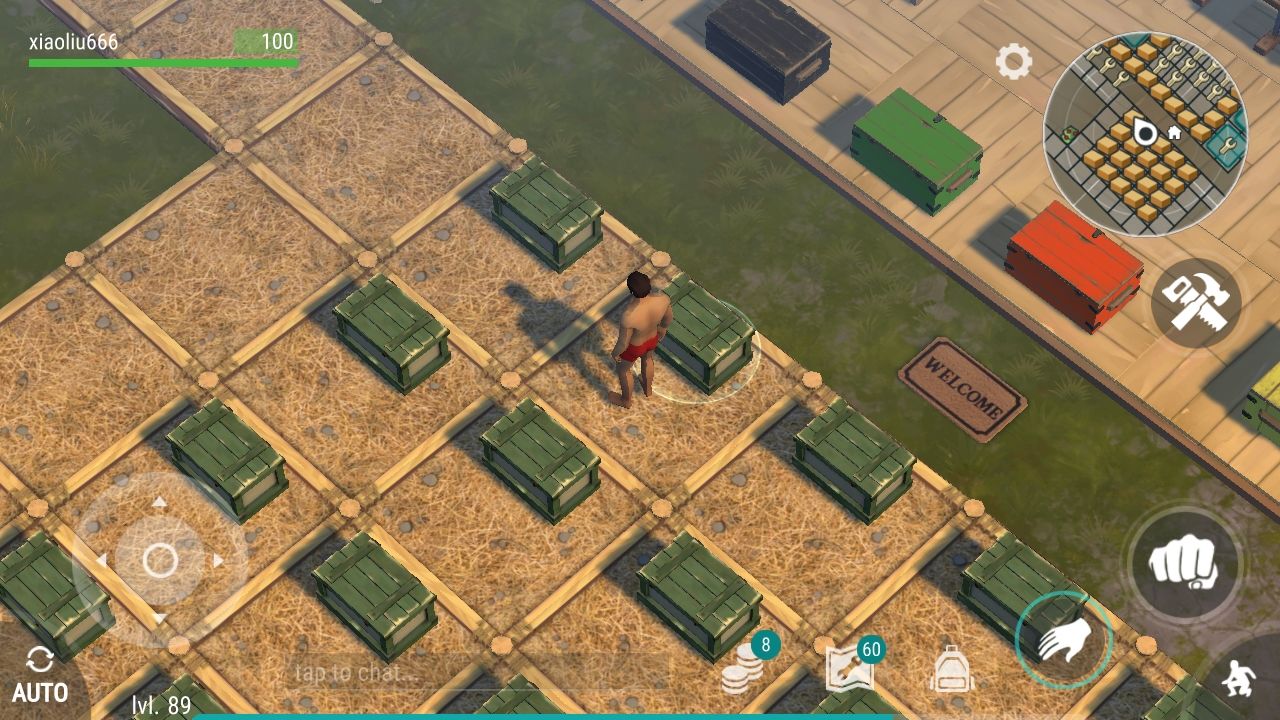Open the backpack inventory

[951, 669]
